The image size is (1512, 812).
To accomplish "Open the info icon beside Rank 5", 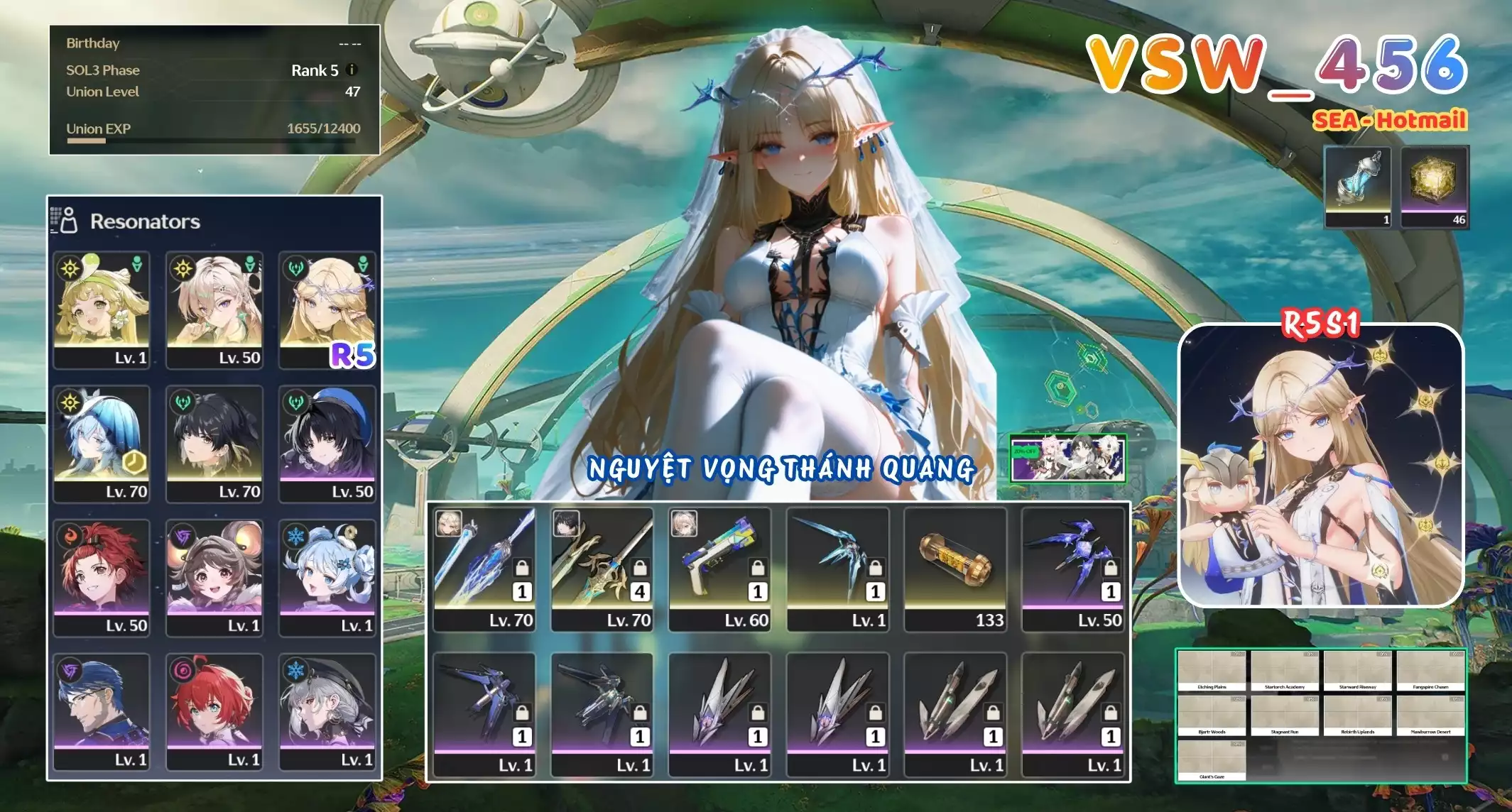I will (x=352, y=70).
